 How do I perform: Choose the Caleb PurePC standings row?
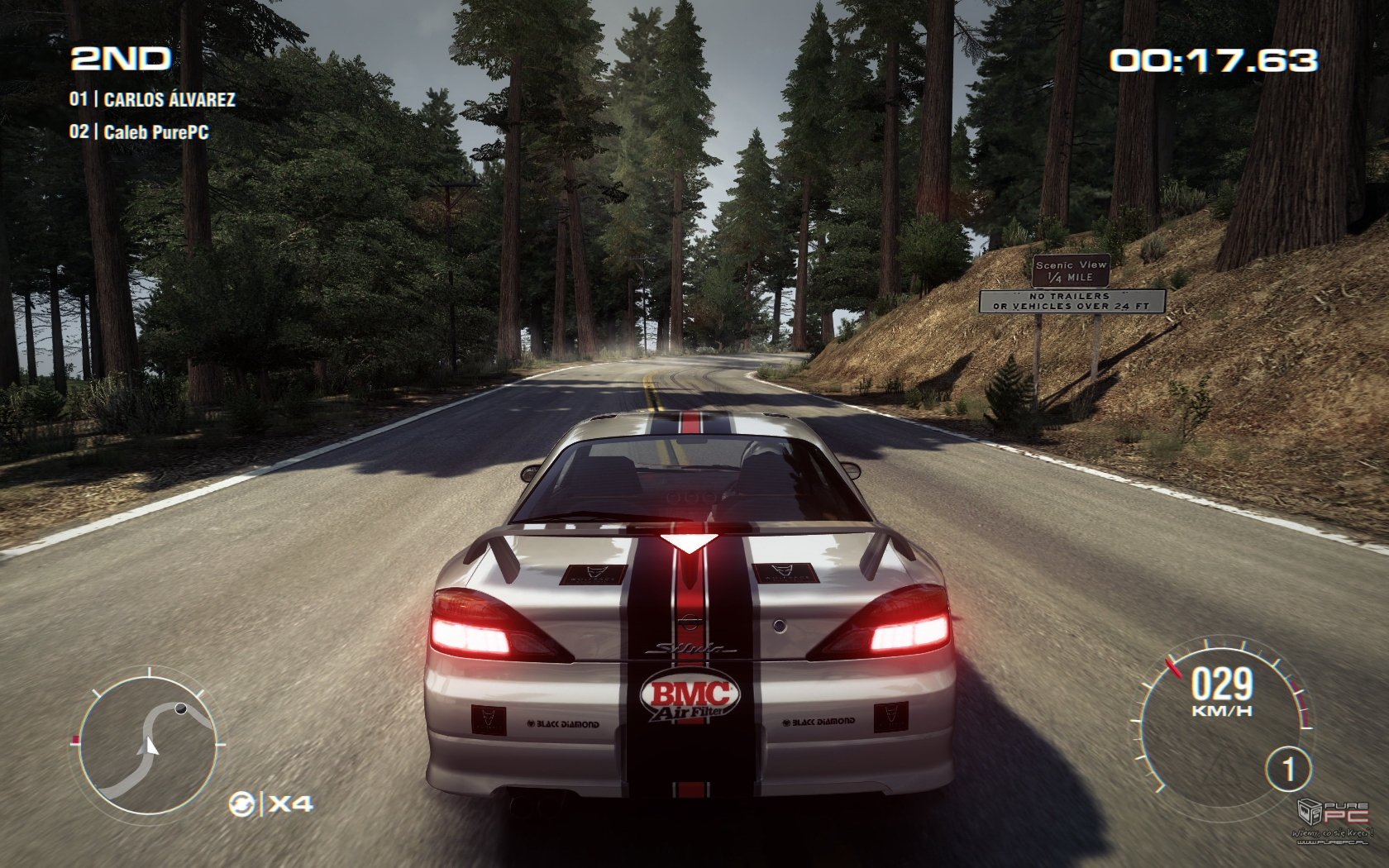click(138, 131)
